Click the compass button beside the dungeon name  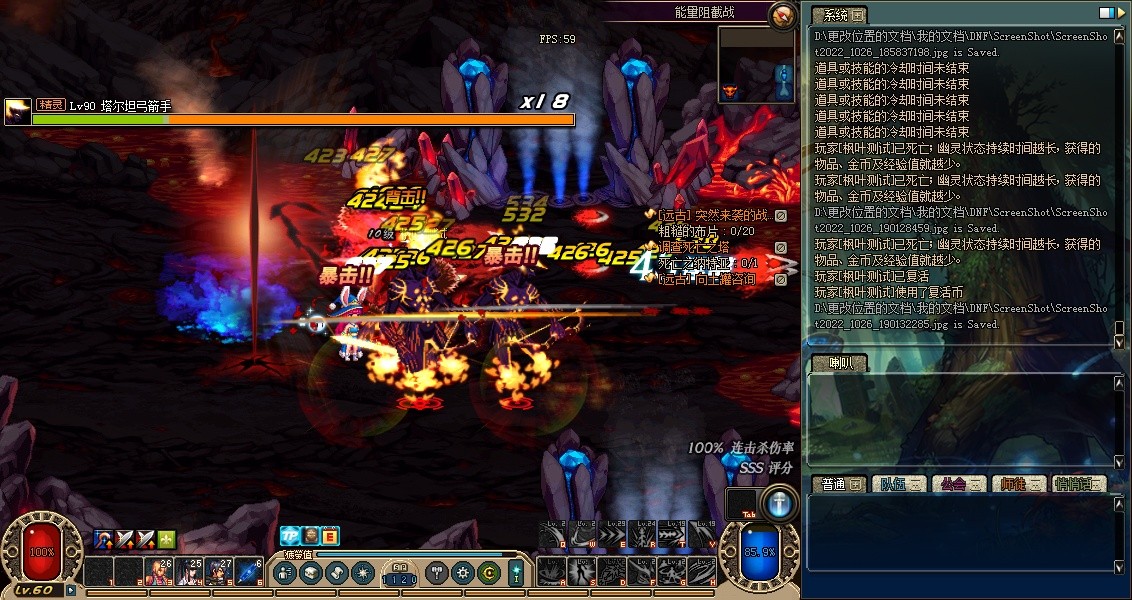[x=783, y=14]
